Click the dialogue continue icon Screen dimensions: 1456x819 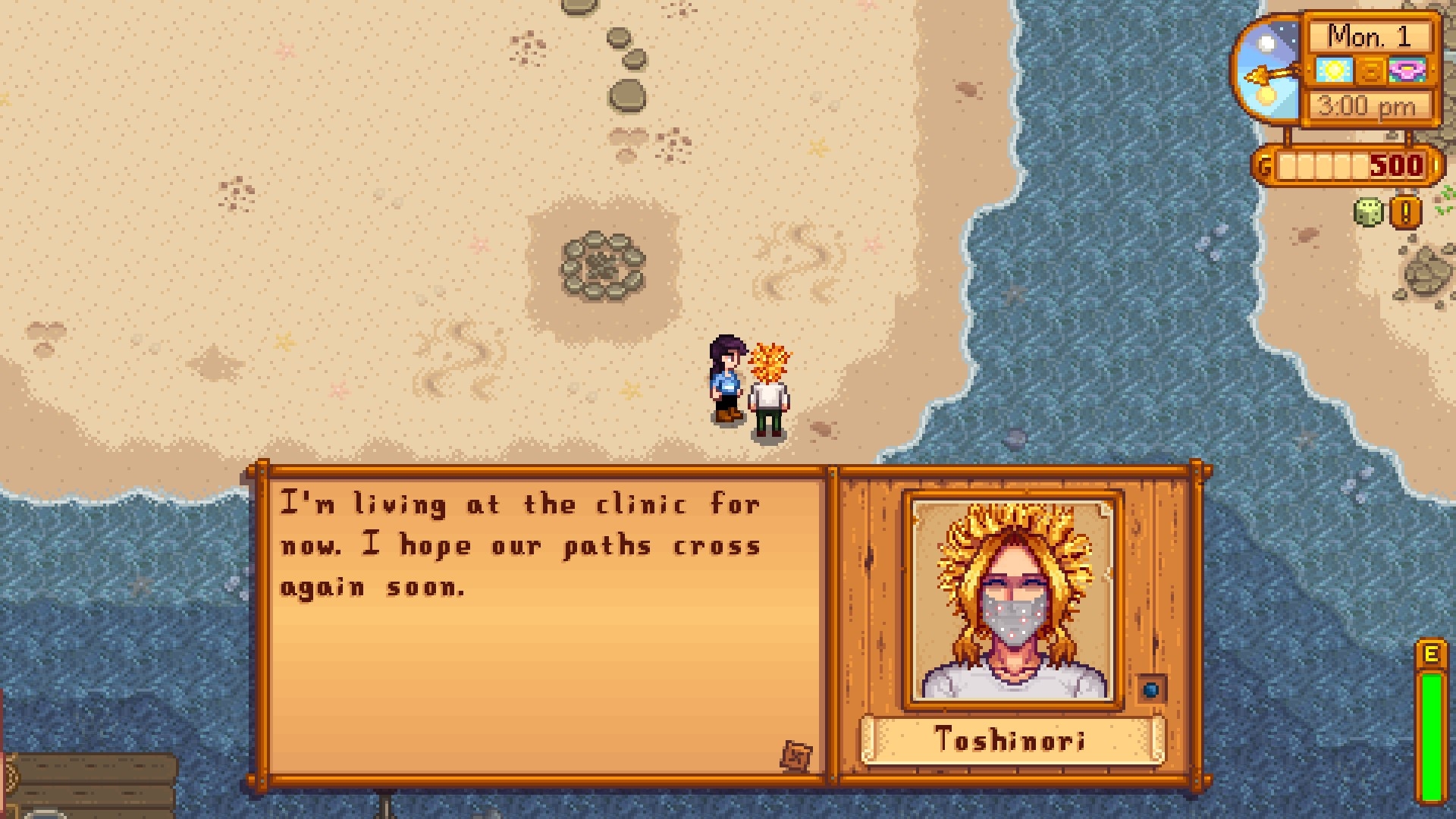pos(796,755)
